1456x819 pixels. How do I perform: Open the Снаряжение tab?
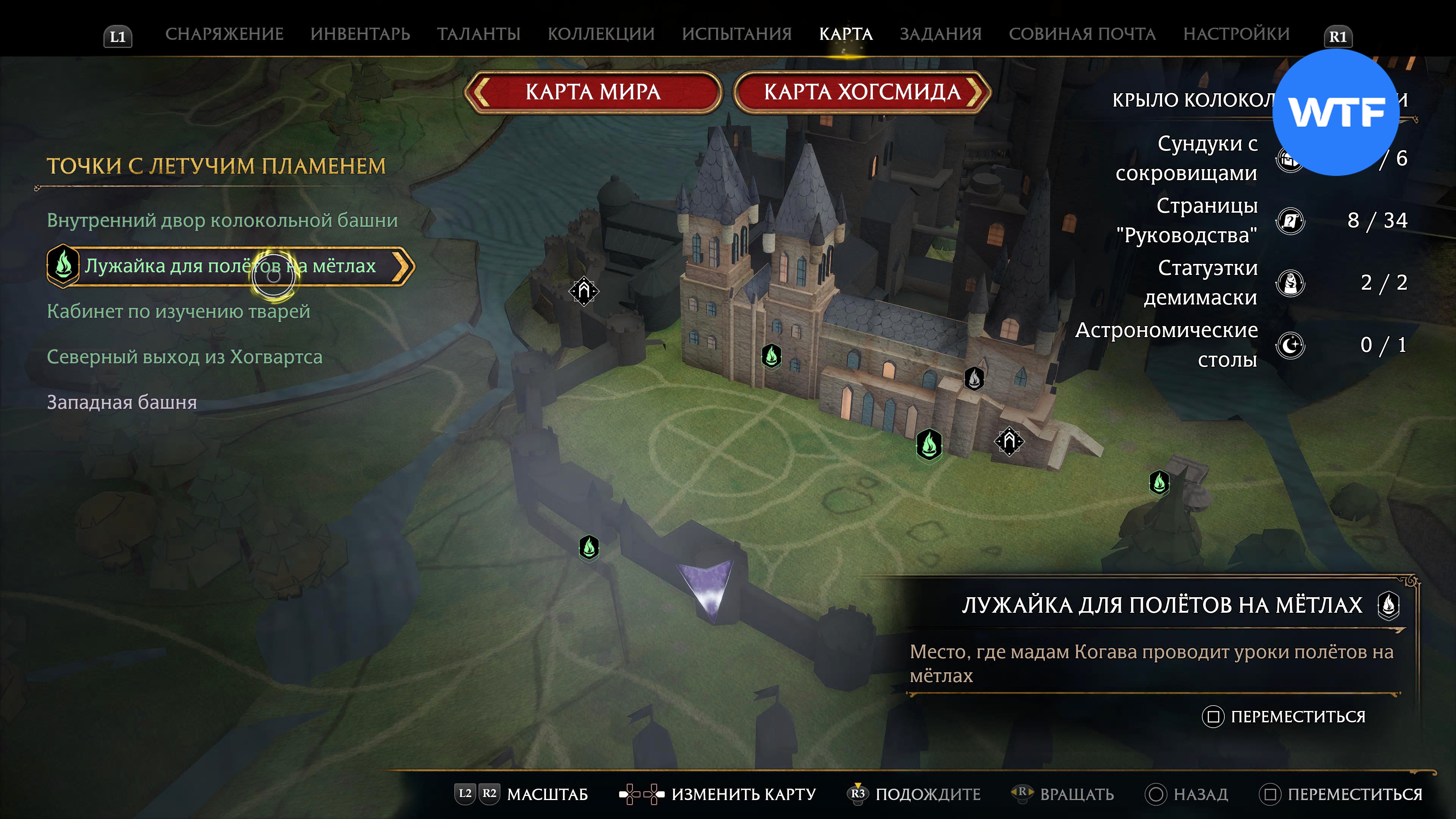[224, 34]
